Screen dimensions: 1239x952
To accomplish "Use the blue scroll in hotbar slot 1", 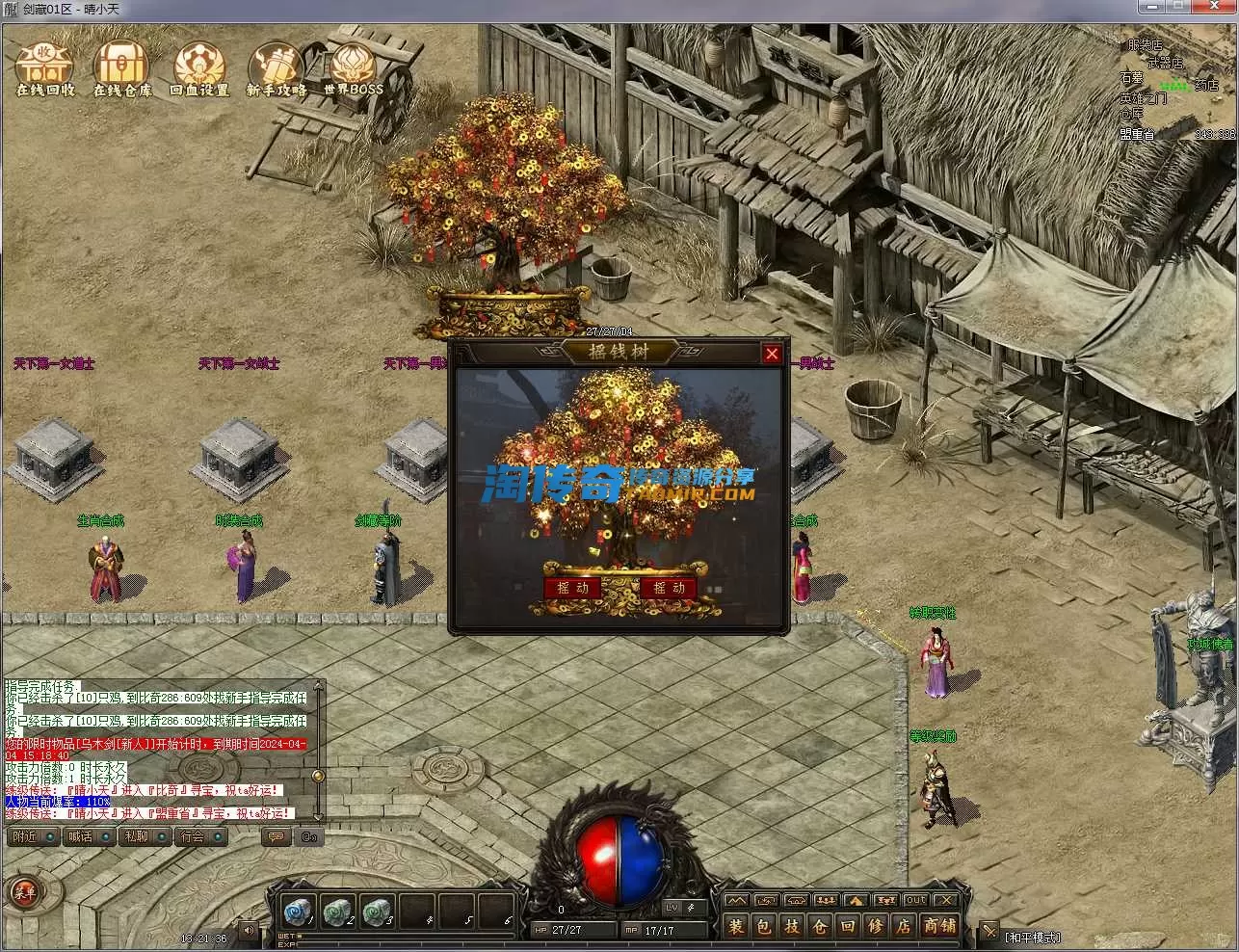I will (x=296, y=911).
